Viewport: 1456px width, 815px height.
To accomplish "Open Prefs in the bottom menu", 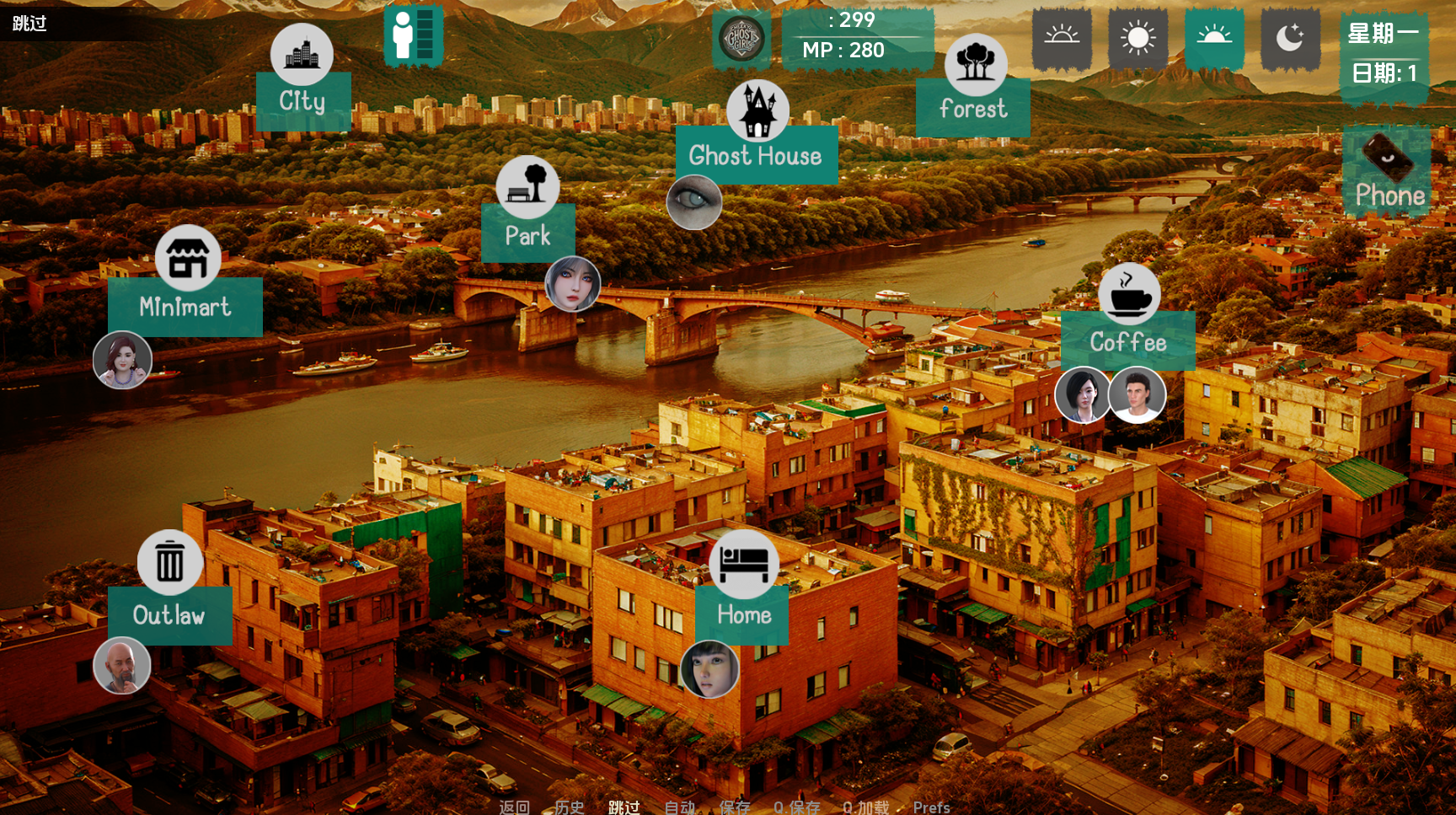I will click(x=931, y=807).
